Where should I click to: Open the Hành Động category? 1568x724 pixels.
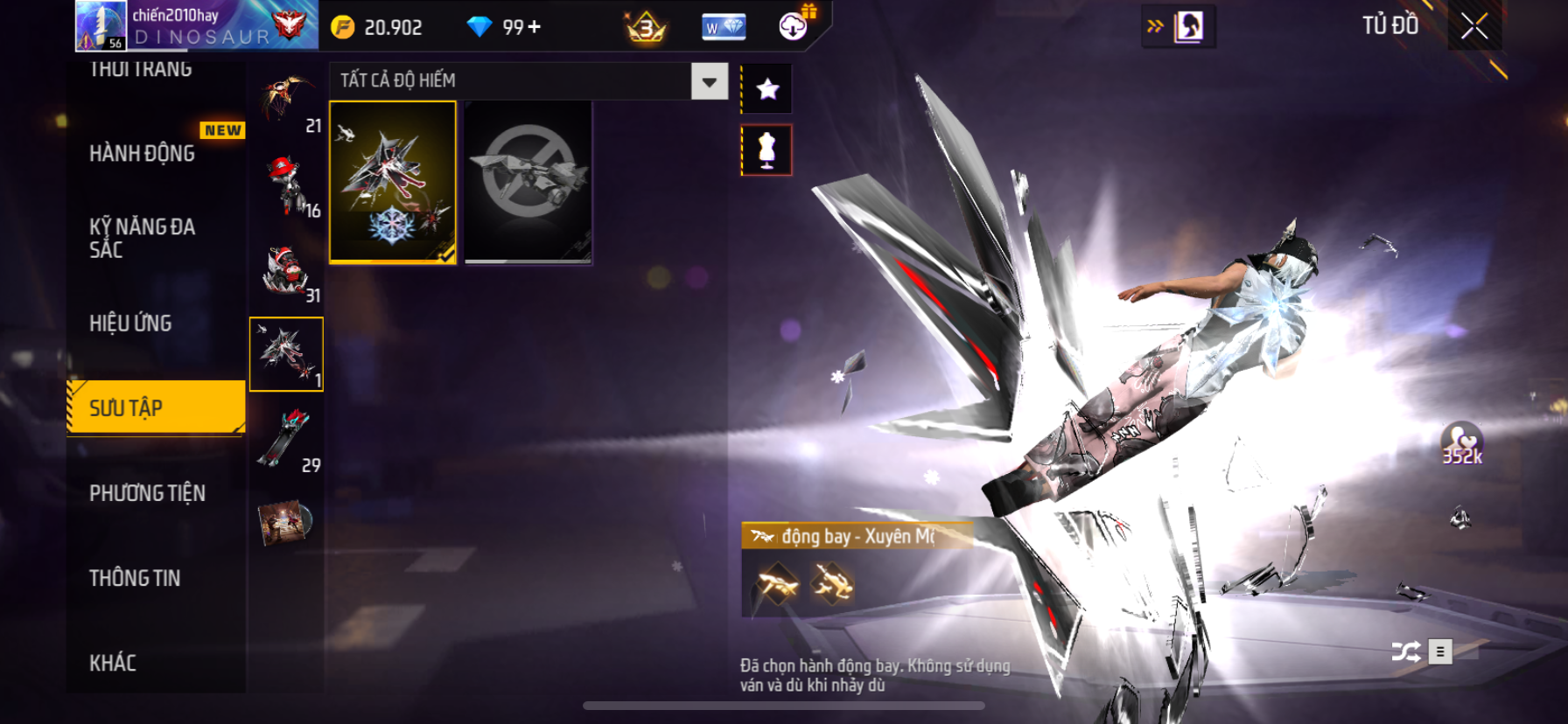point(143,153)
